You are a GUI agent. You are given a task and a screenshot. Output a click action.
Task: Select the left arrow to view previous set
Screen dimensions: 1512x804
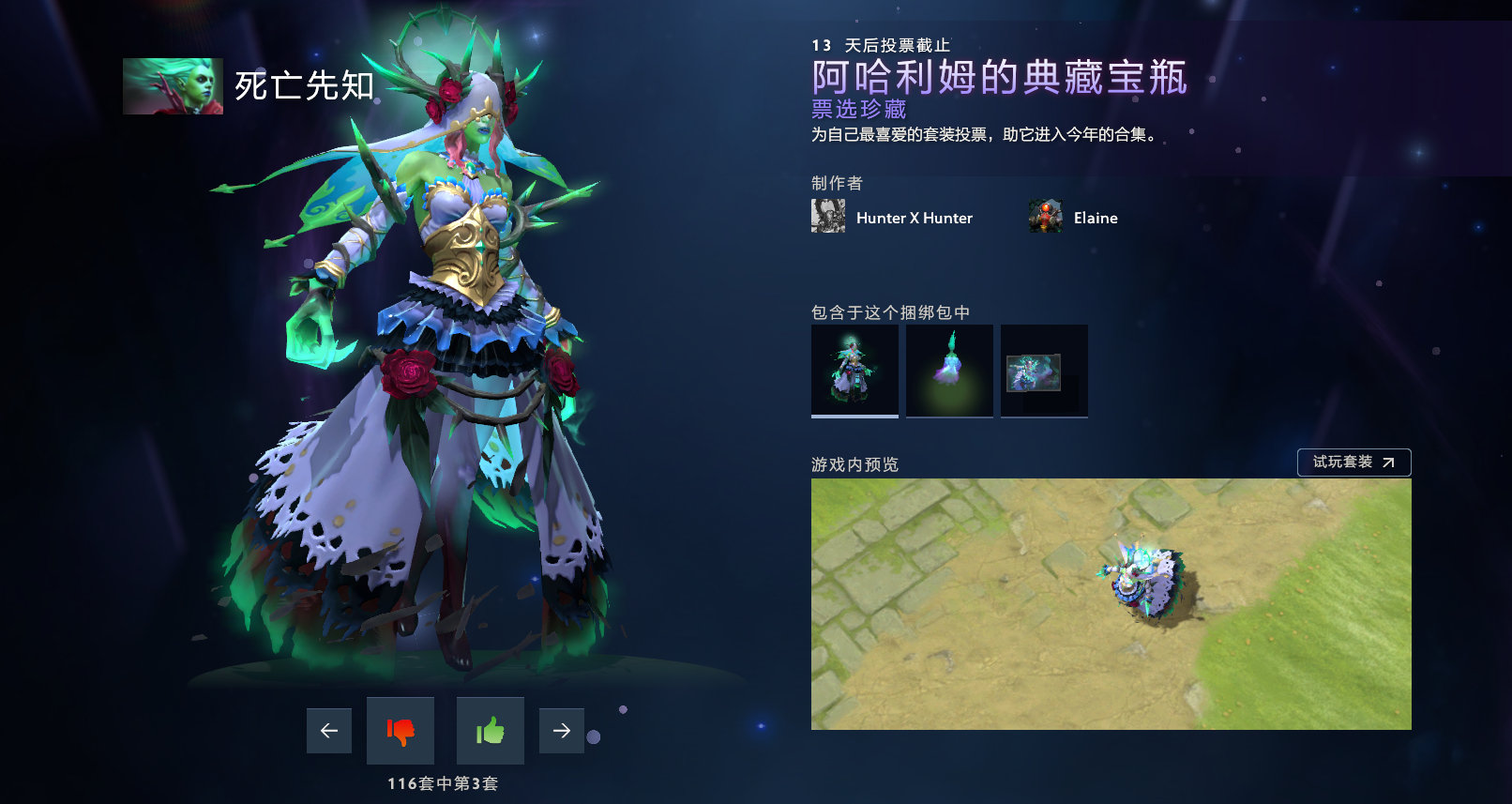[328, 730]
